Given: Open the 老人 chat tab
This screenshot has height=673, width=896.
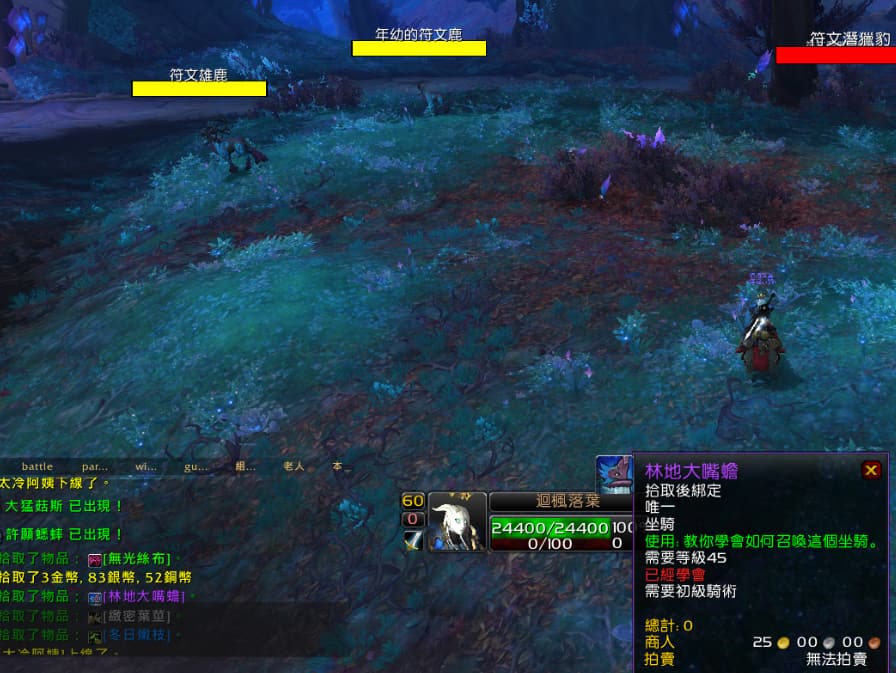Looking at the screenshot, I should click(x=293, y=466).
